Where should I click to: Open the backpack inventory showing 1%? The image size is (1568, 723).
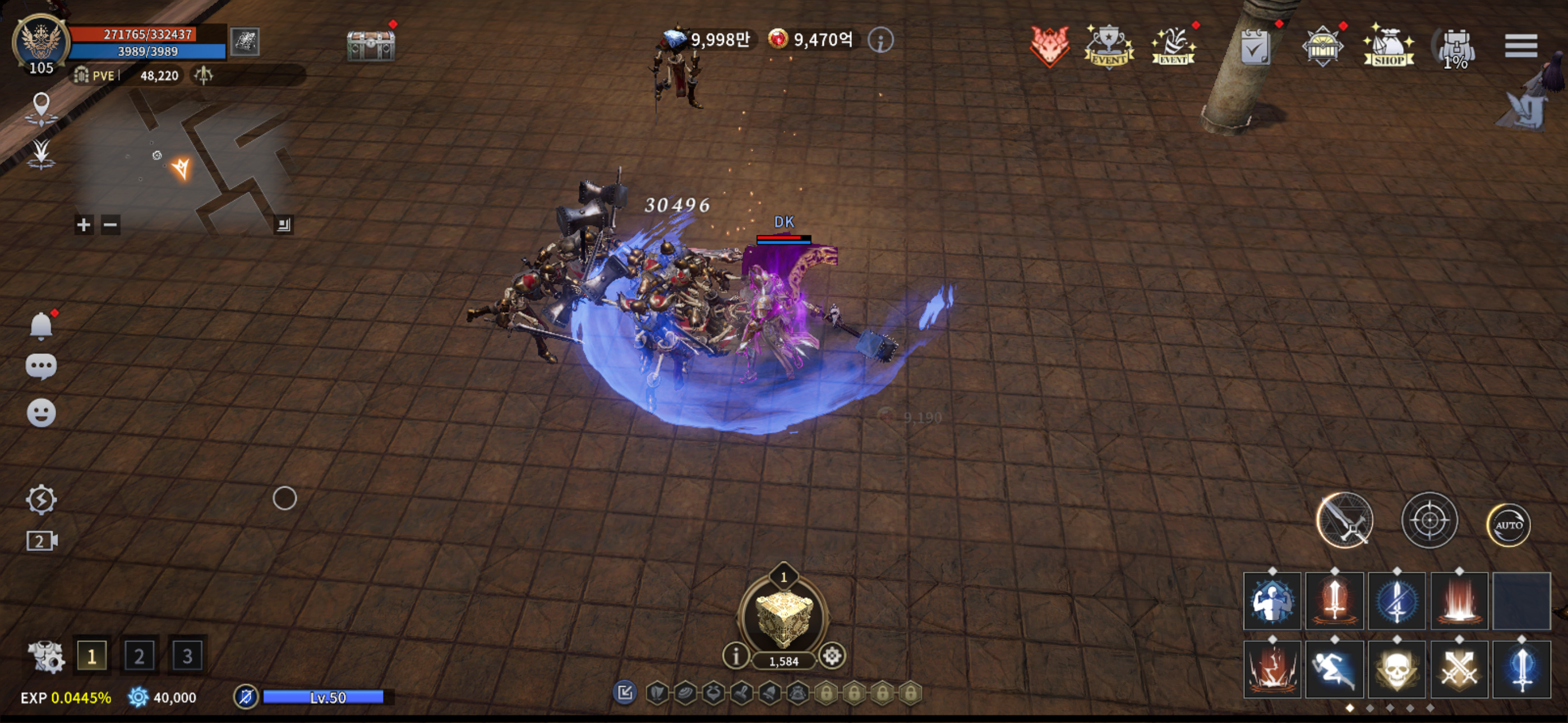click(x=1455, y=48)
